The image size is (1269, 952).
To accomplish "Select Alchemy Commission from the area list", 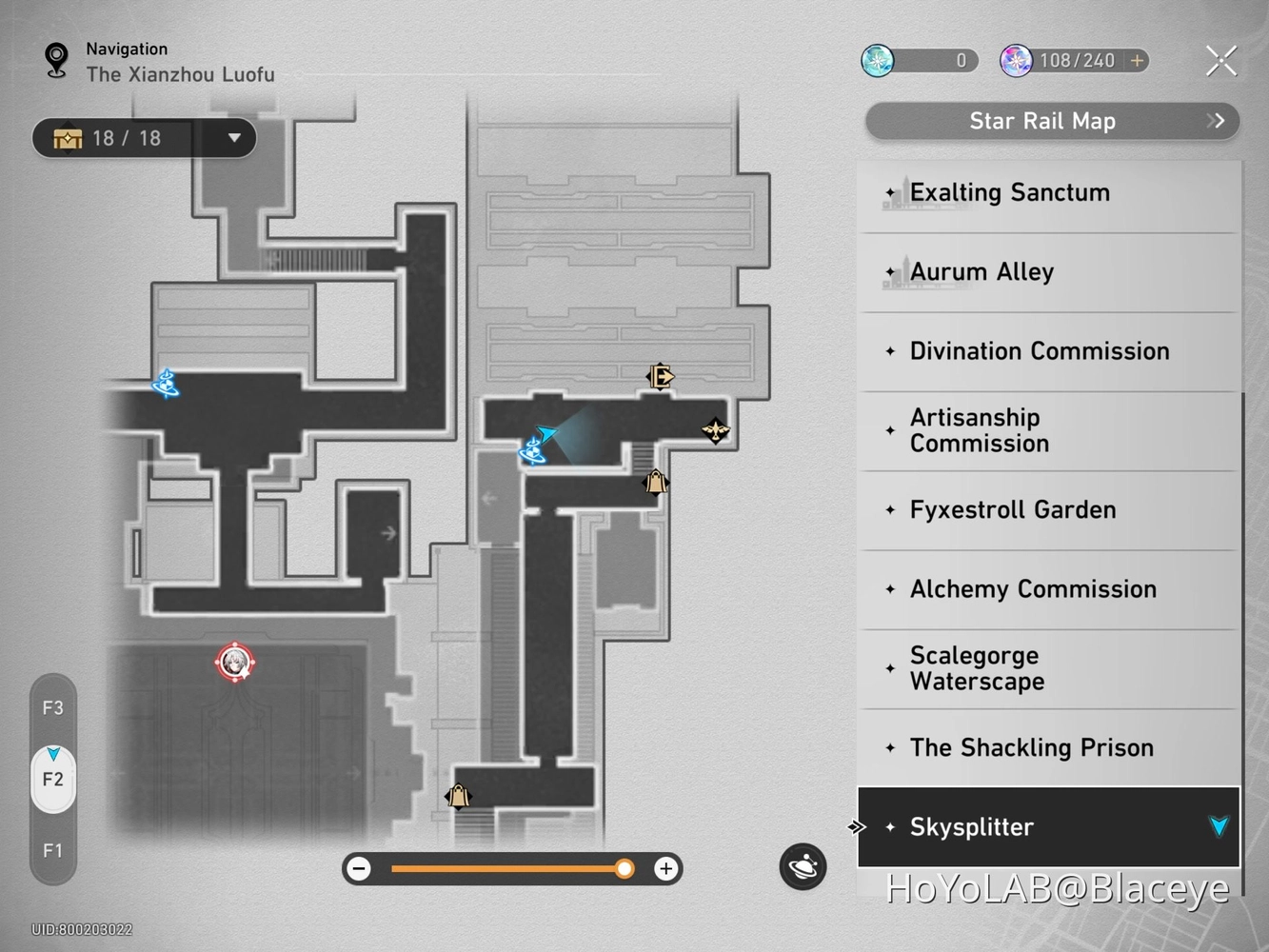I will click(x=1033, y=588).
